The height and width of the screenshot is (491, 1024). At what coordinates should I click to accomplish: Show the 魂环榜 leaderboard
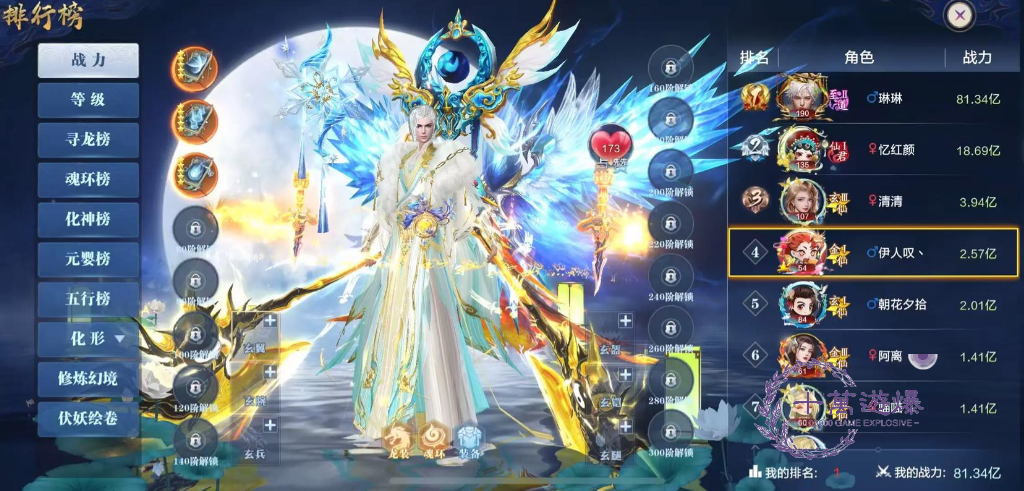pyautogui.click(x=88, y=179)
